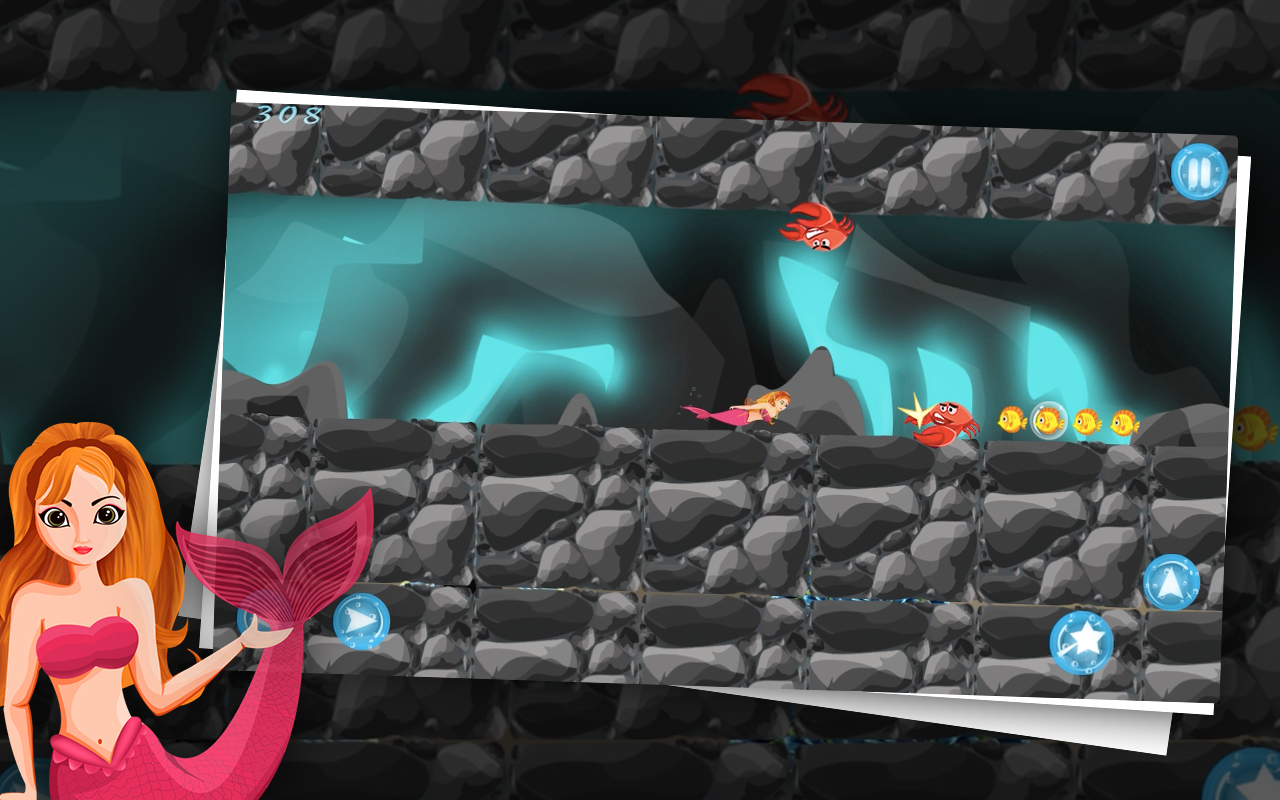The image size is (1280, 800).
Task: Click the swimming mermaid character in the cave
Action: (758, 408)
